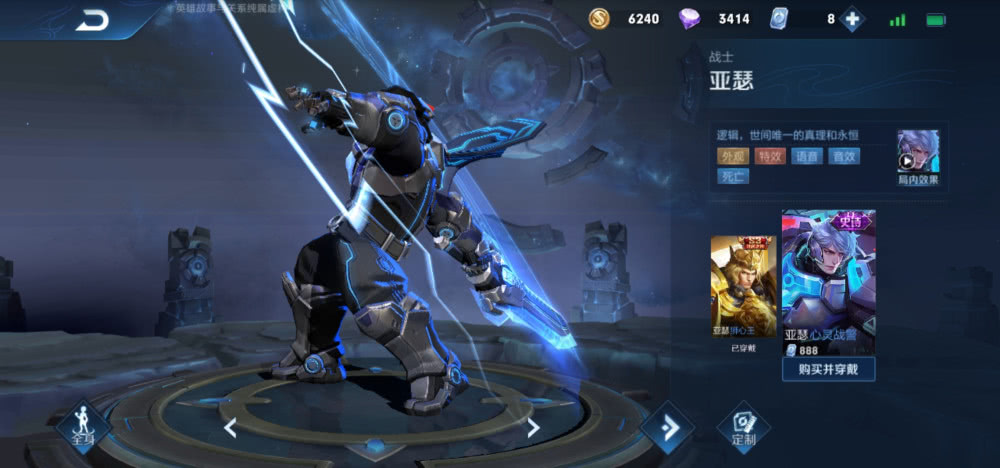Rotate to the previous skin with left arrow
This screenshot has height=468, width=1000.
(x=230, y=428)
